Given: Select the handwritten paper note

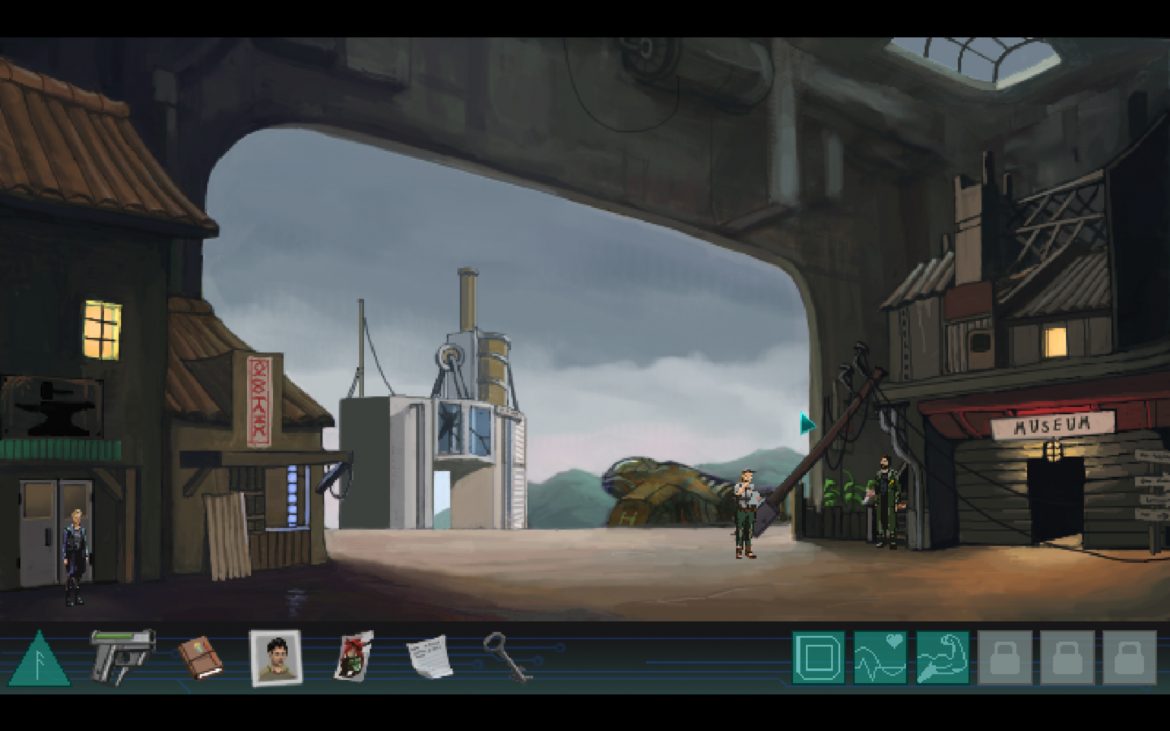Looking at the screenshot, I should (x=429, y=657).
